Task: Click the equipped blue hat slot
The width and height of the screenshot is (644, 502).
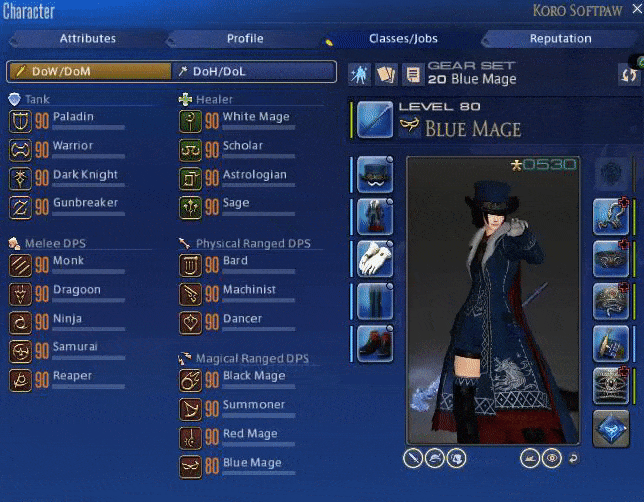Action: (x=375, y=174)
